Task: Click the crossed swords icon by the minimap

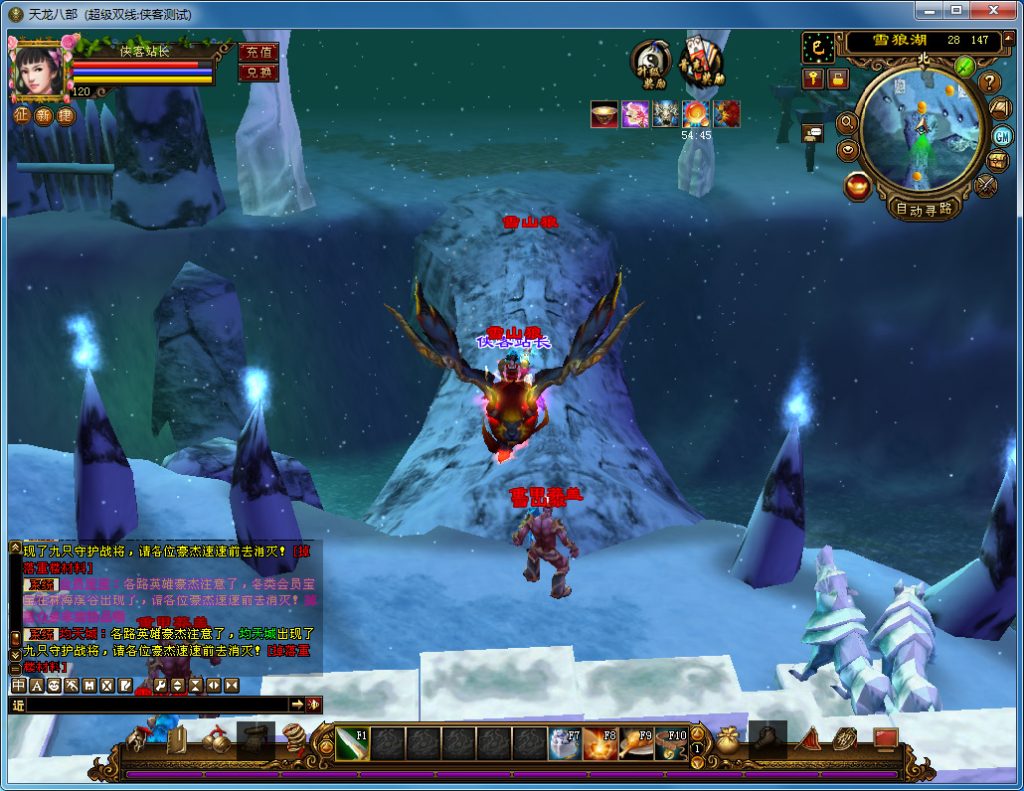Action: pos(986,185)
